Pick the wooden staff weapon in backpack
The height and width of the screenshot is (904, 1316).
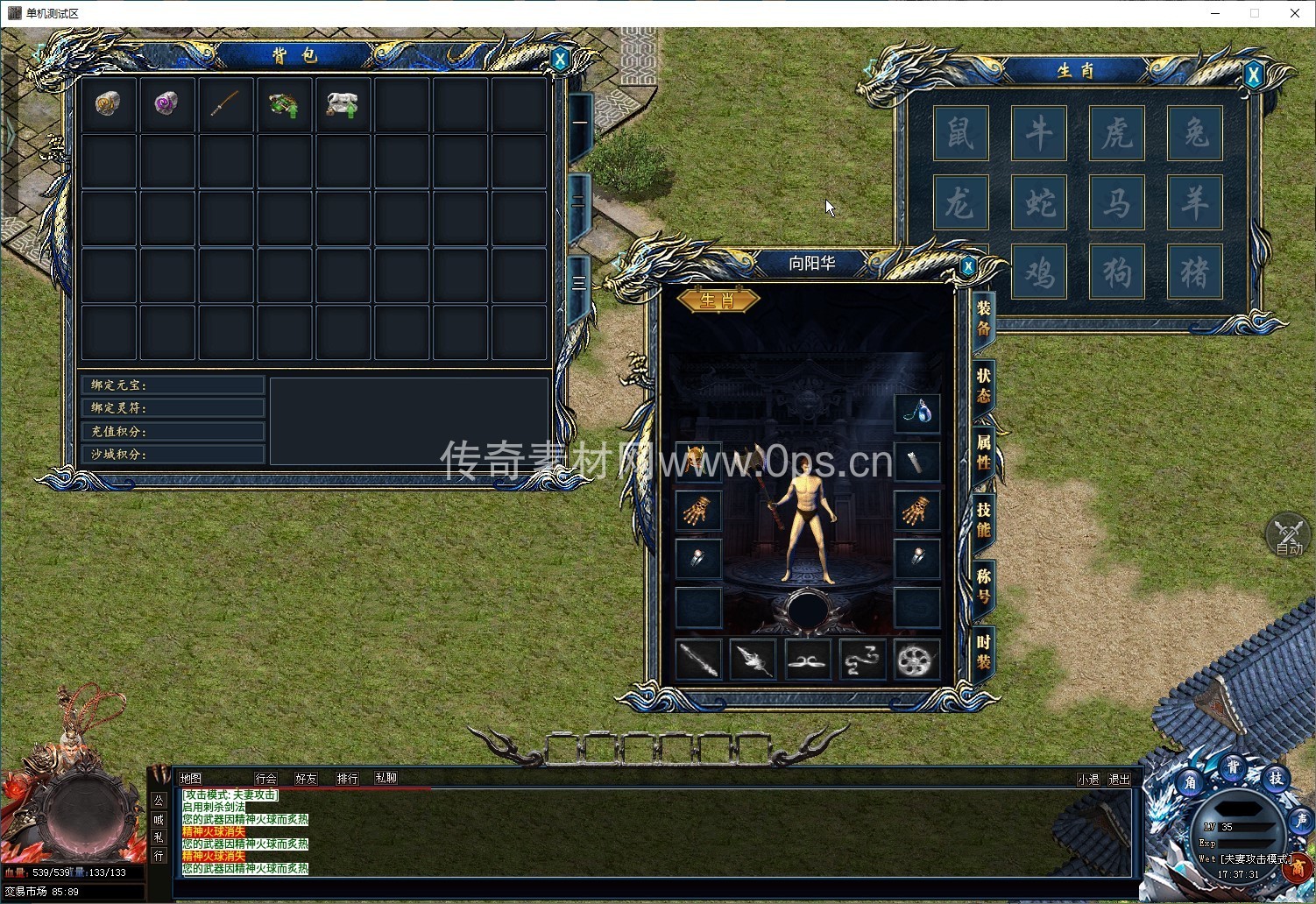coord(224,104)
